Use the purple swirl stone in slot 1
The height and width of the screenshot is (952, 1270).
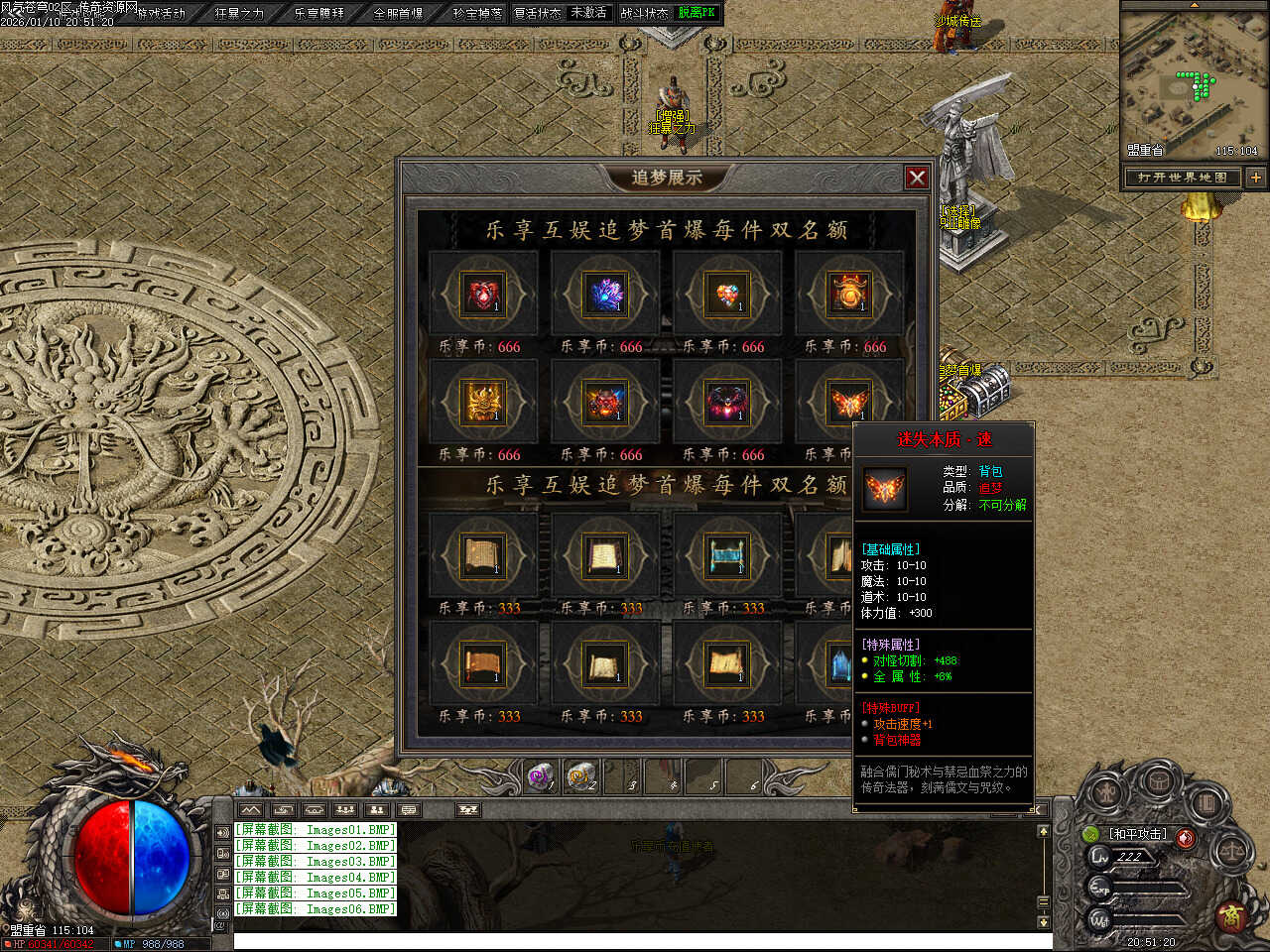[542, 776]
